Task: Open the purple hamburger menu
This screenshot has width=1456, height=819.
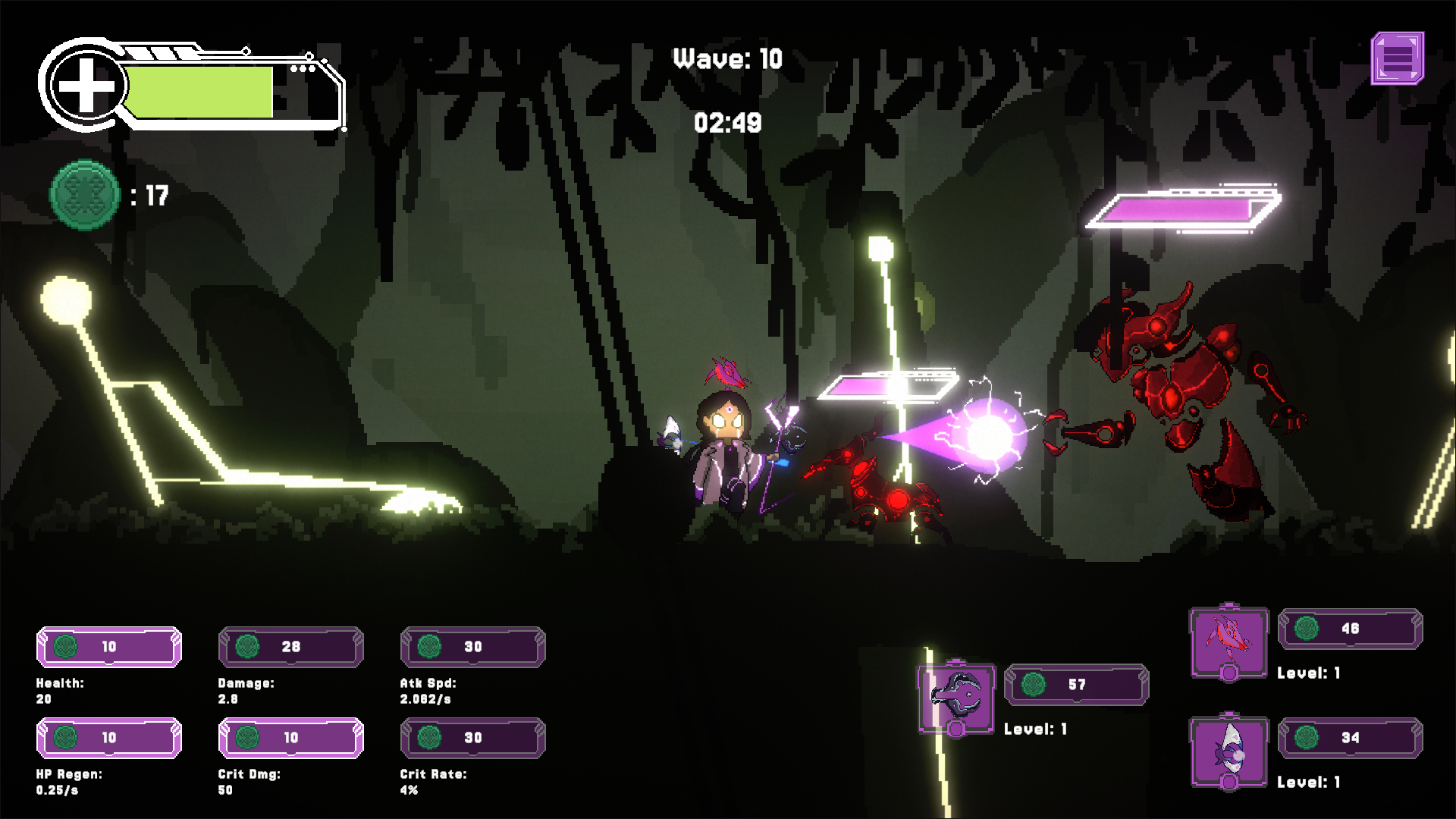Action: (x=1397, y=58)
